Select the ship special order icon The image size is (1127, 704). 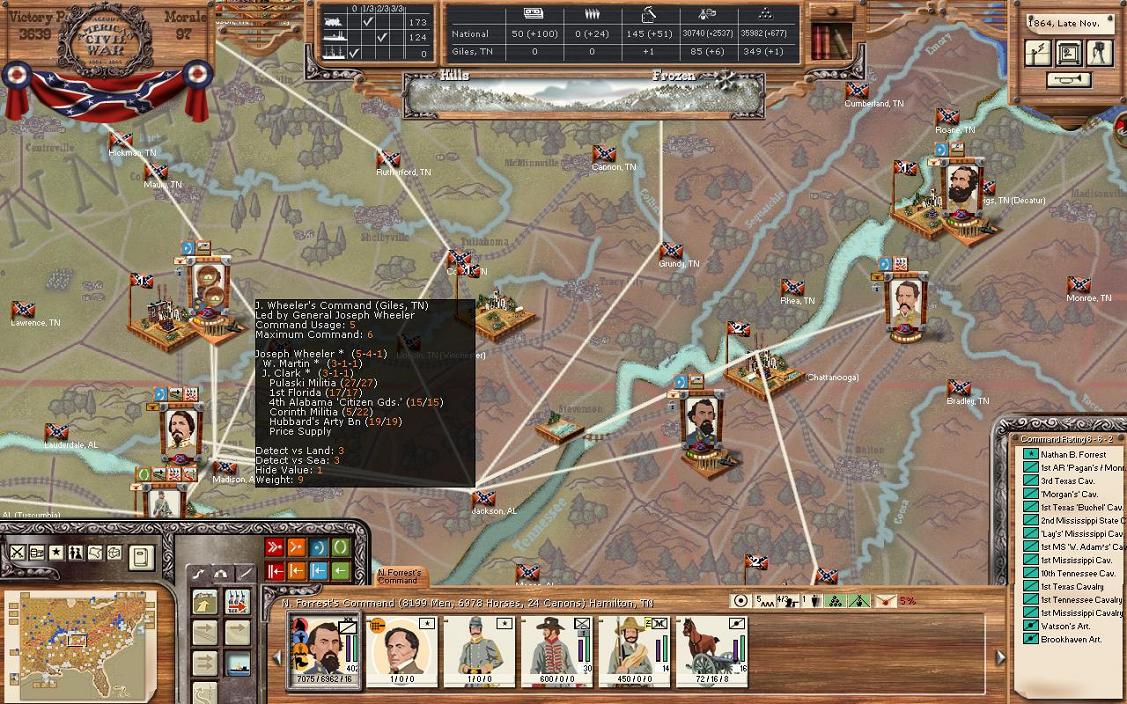(237, 663)
